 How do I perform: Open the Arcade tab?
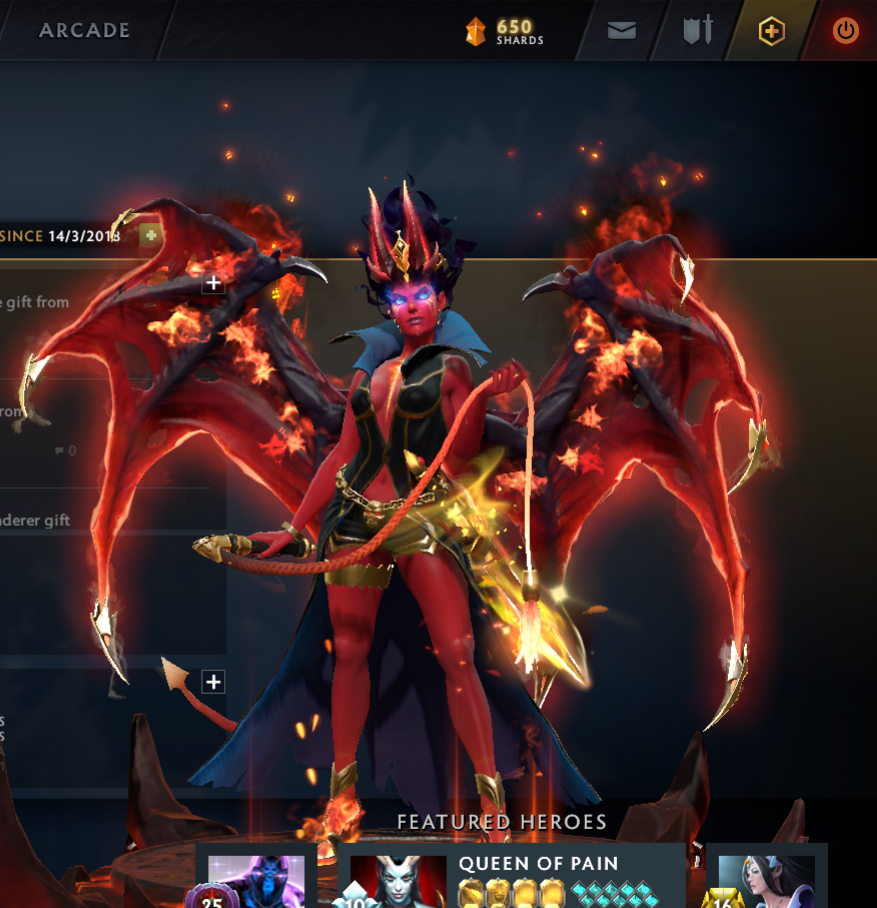pyautogui.click(x=84, y=30)
